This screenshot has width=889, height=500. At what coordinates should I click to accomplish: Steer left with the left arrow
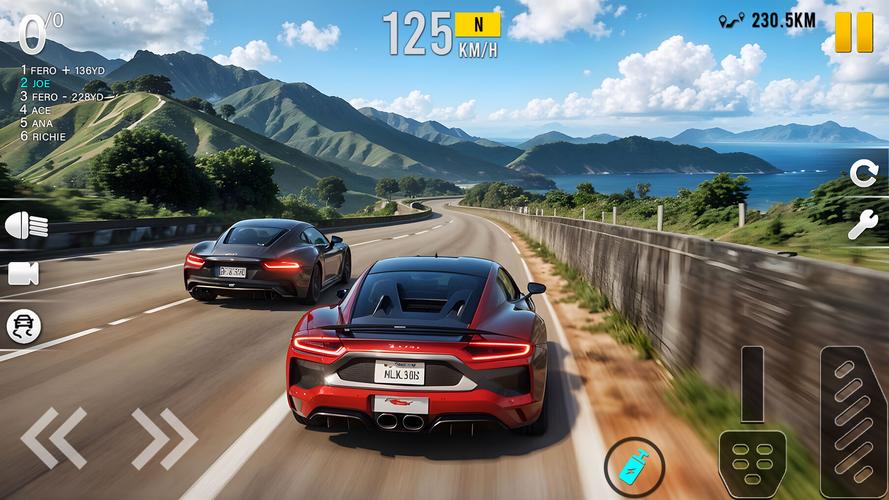53,438
